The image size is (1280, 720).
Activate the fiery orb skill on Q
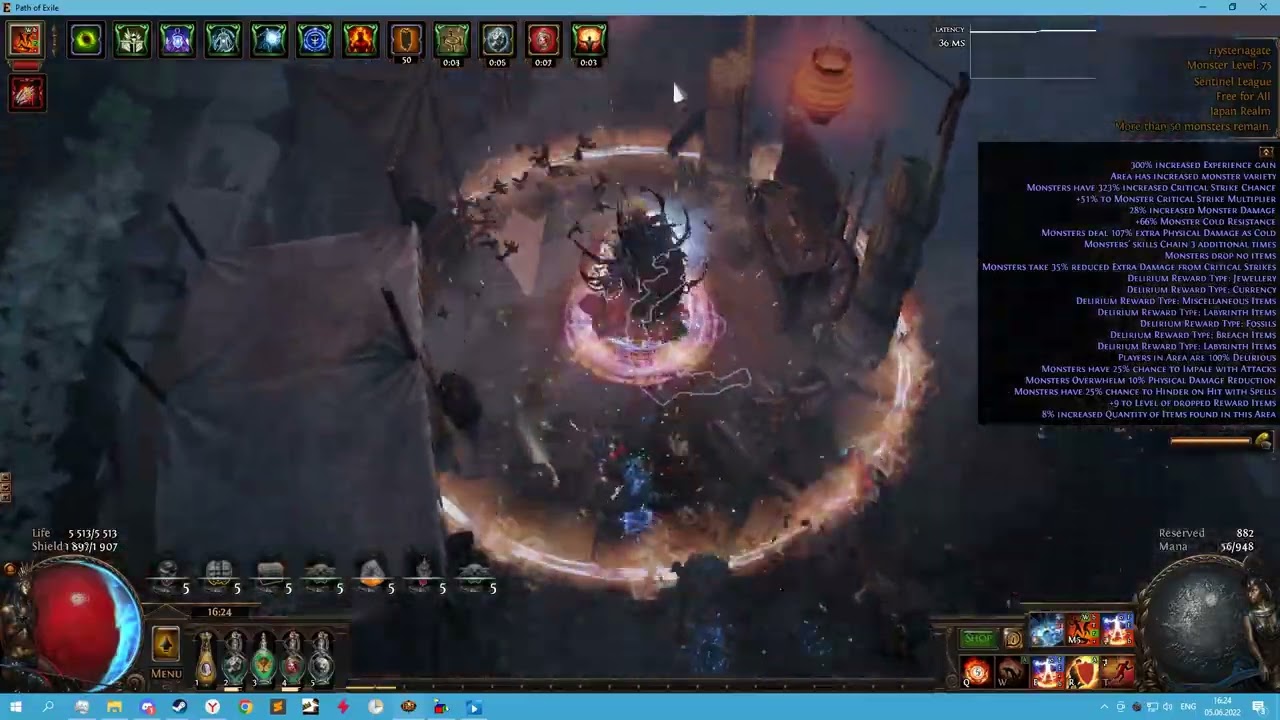tap(975, 672)
